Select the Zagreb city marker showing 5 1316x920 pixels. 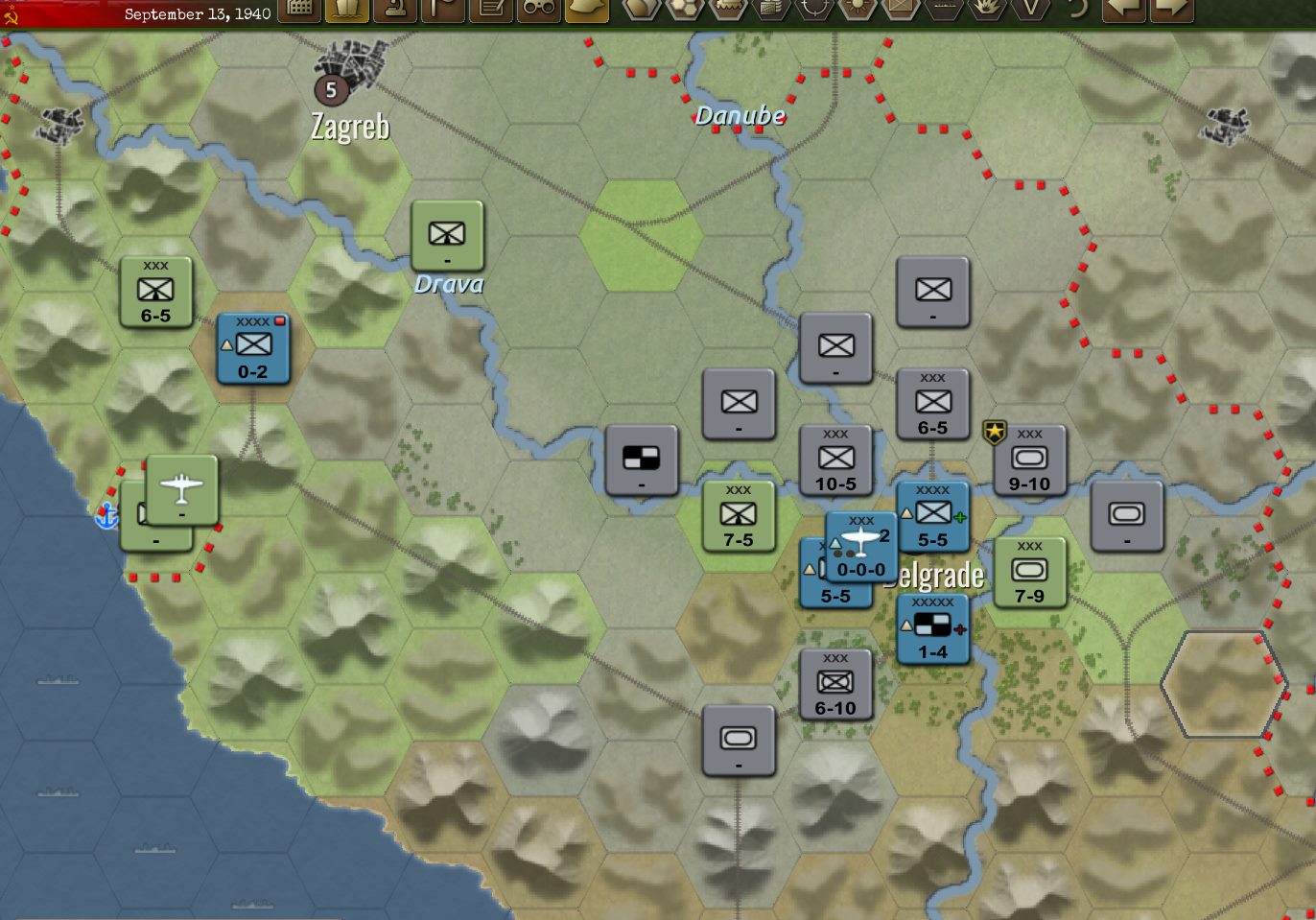(x=331, y=91)
